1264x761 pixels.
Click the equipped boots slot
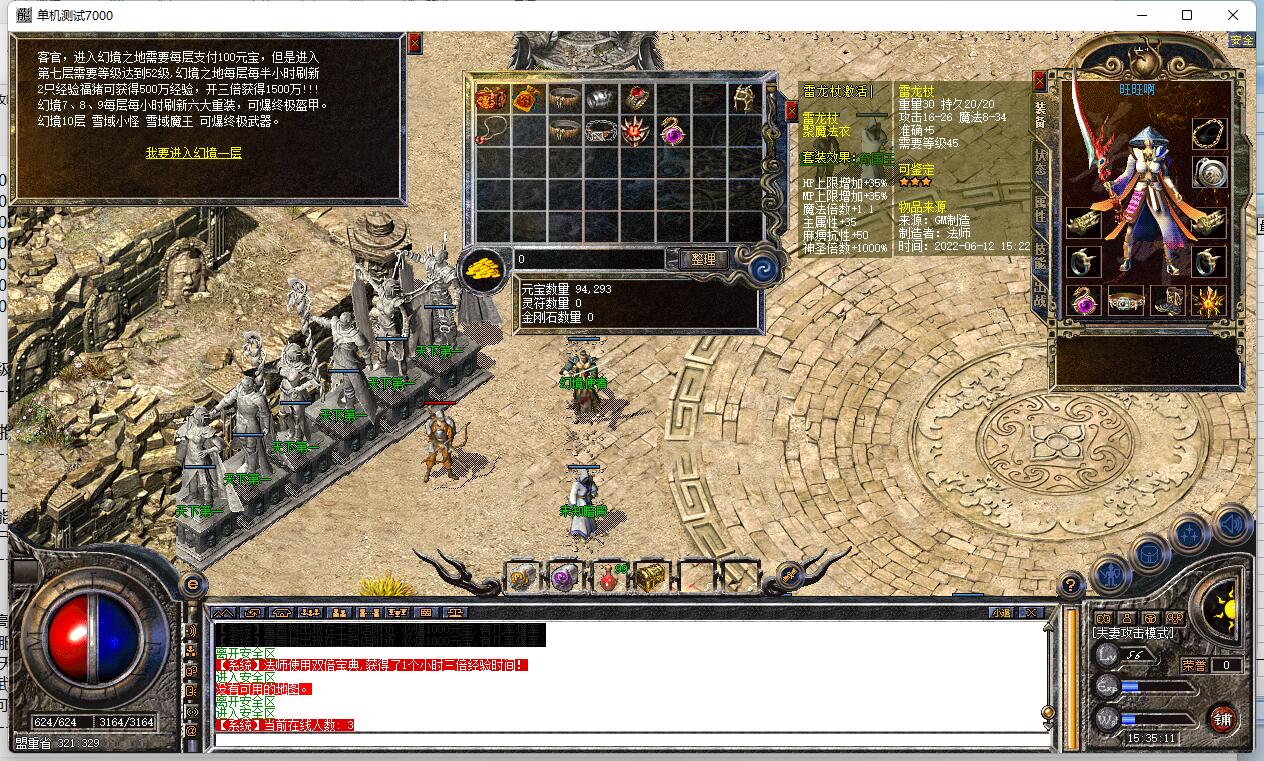point(1167,300)
